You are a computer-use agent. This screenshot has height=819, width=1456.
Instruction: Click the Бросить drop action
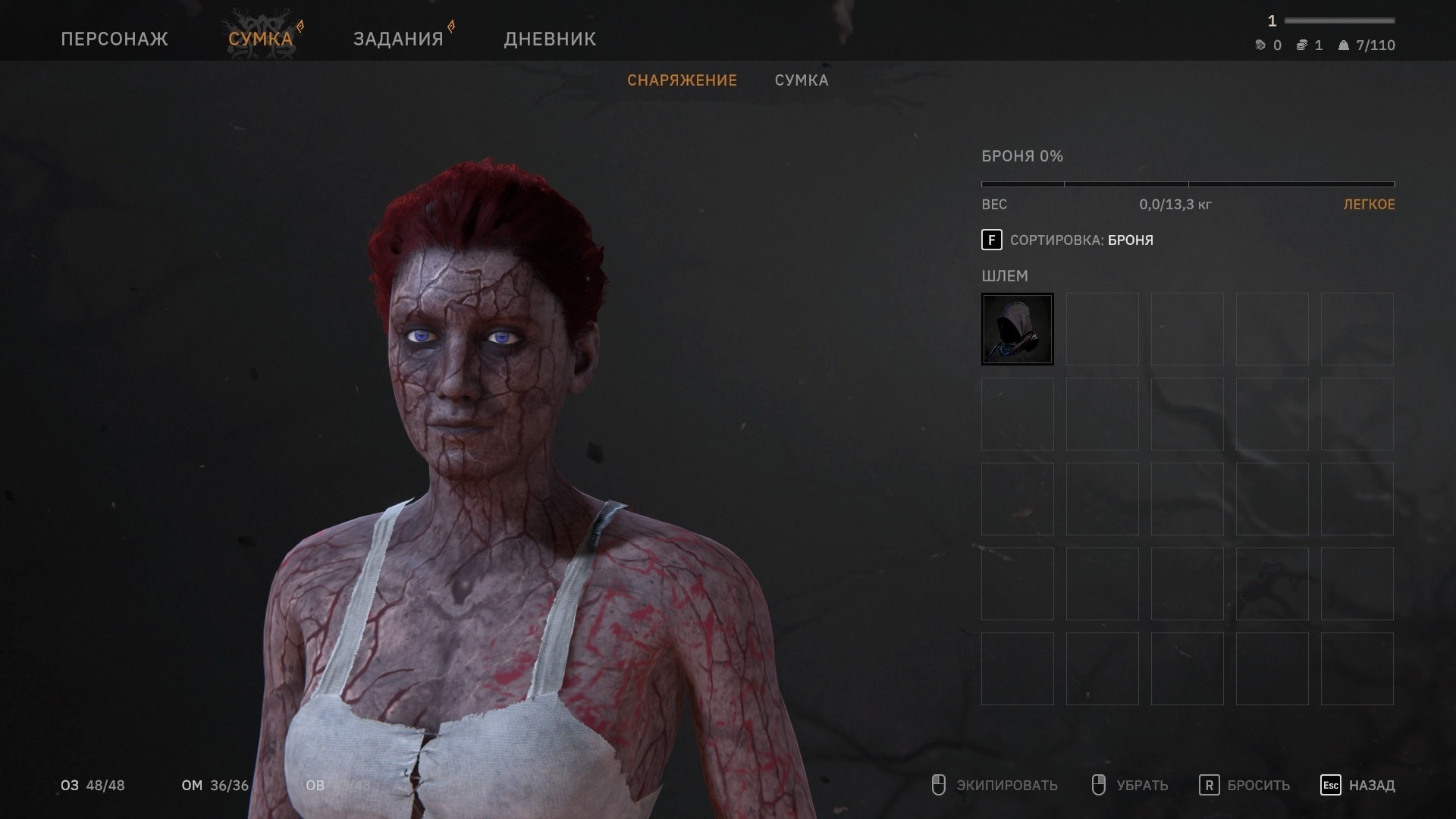pos(1244,786)
